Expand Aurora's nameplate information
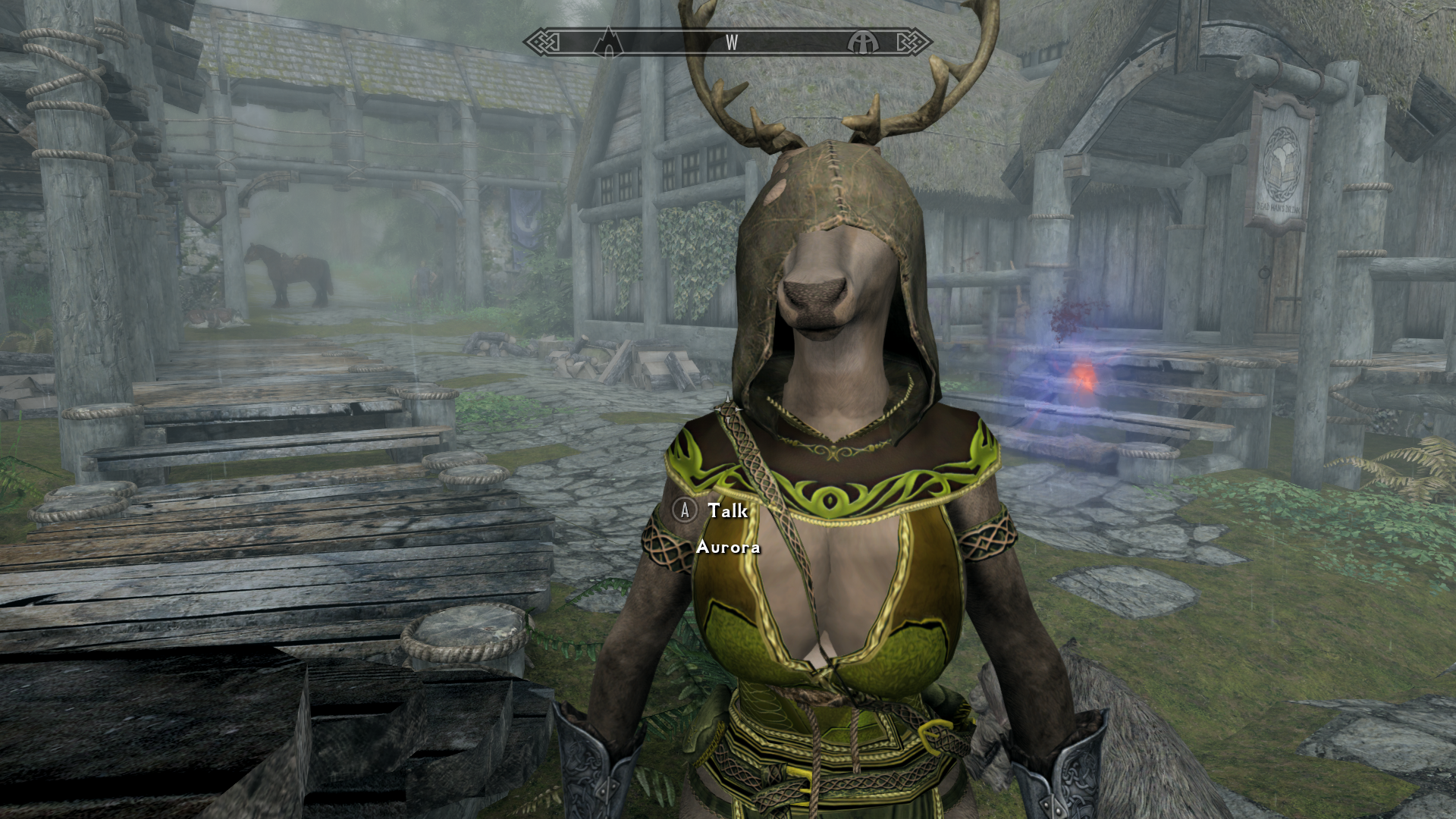Viewport: 1456px width, 819px height. click(x=728, y=548)
